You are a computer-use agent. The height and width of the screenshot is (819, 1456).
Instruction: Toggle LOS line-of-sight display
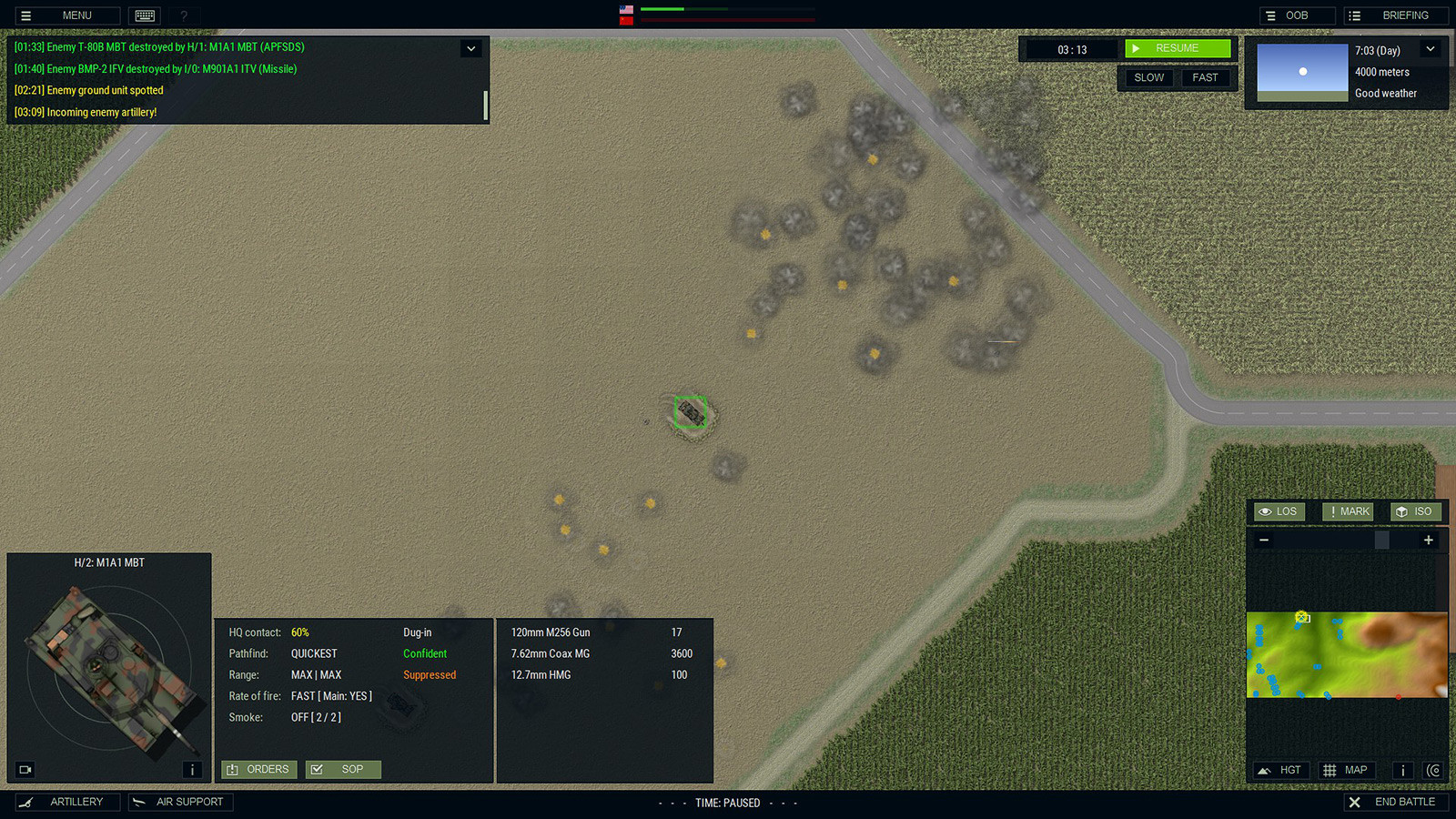click(1278, 511)
